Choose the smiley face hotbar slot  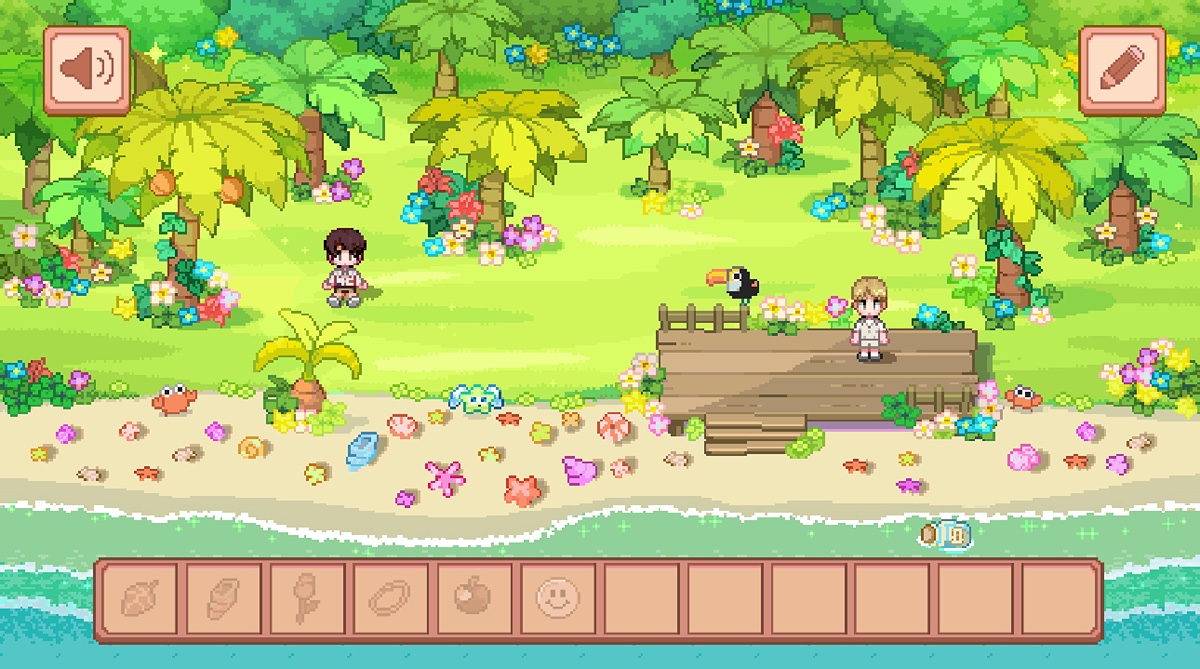pyautogui.click(x=557, y=599)
